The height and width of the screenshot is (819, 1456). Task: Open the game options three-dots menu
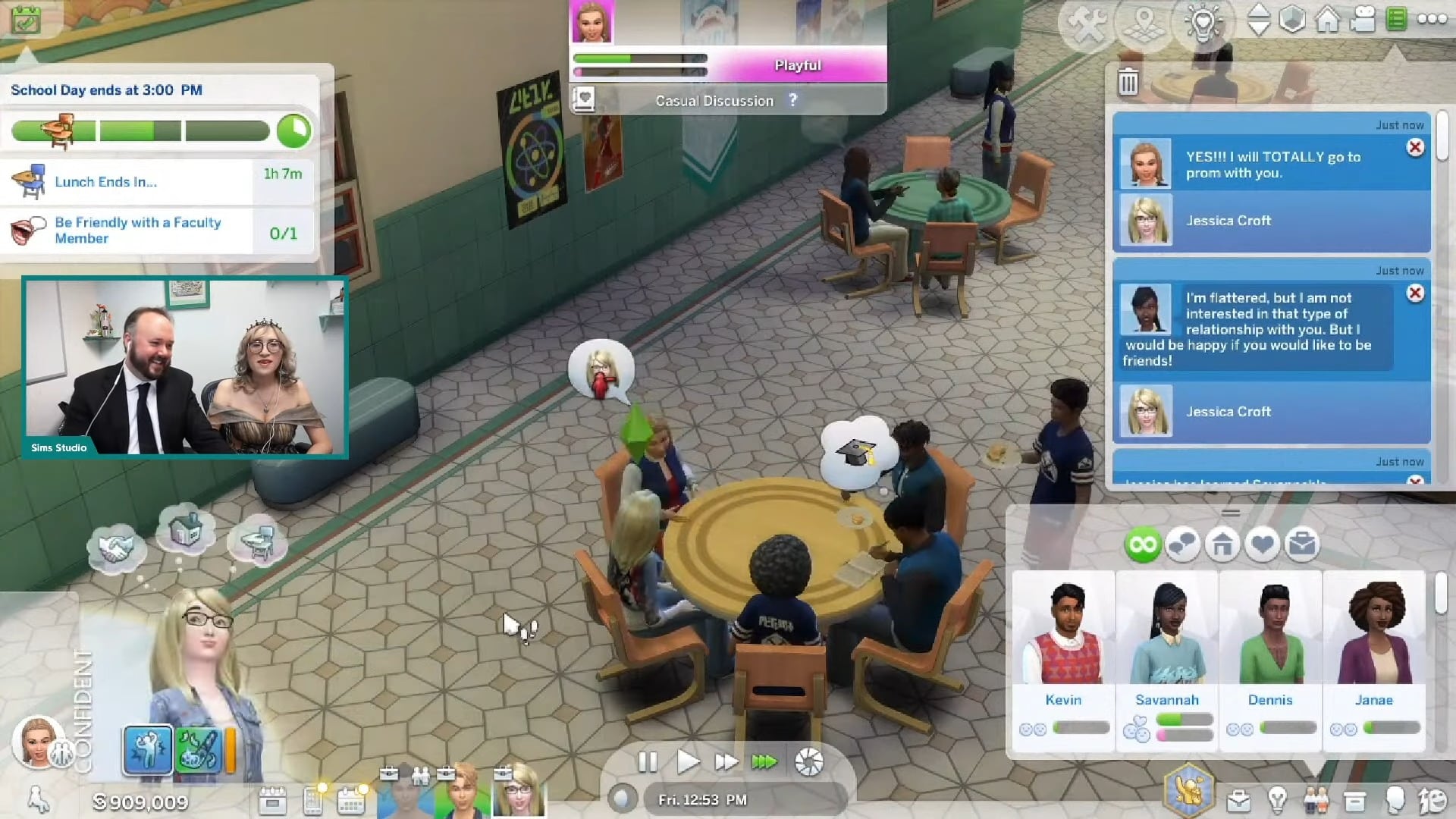(x=1432, y=20)
